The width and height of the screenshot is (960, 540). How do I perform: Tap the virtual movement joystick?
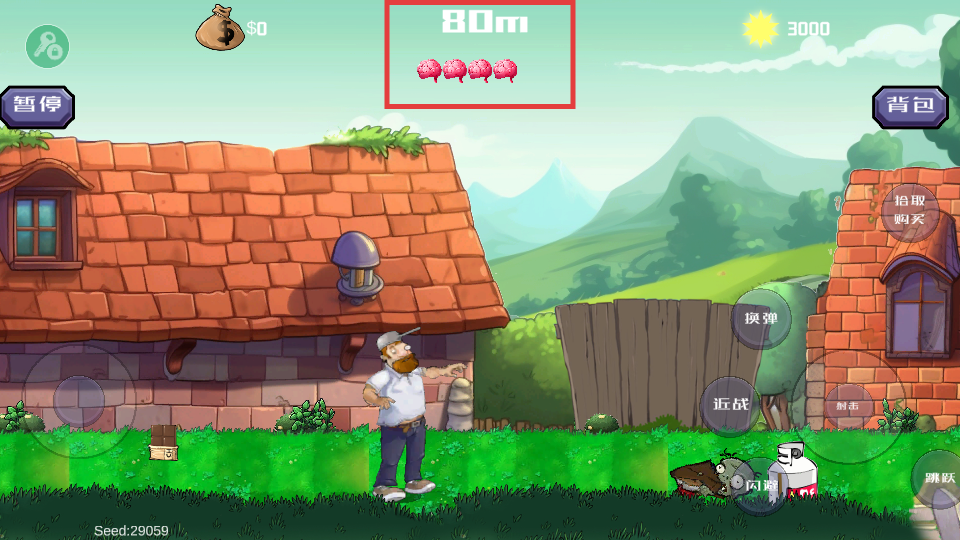pyautogui.click(x=79, y=402)
